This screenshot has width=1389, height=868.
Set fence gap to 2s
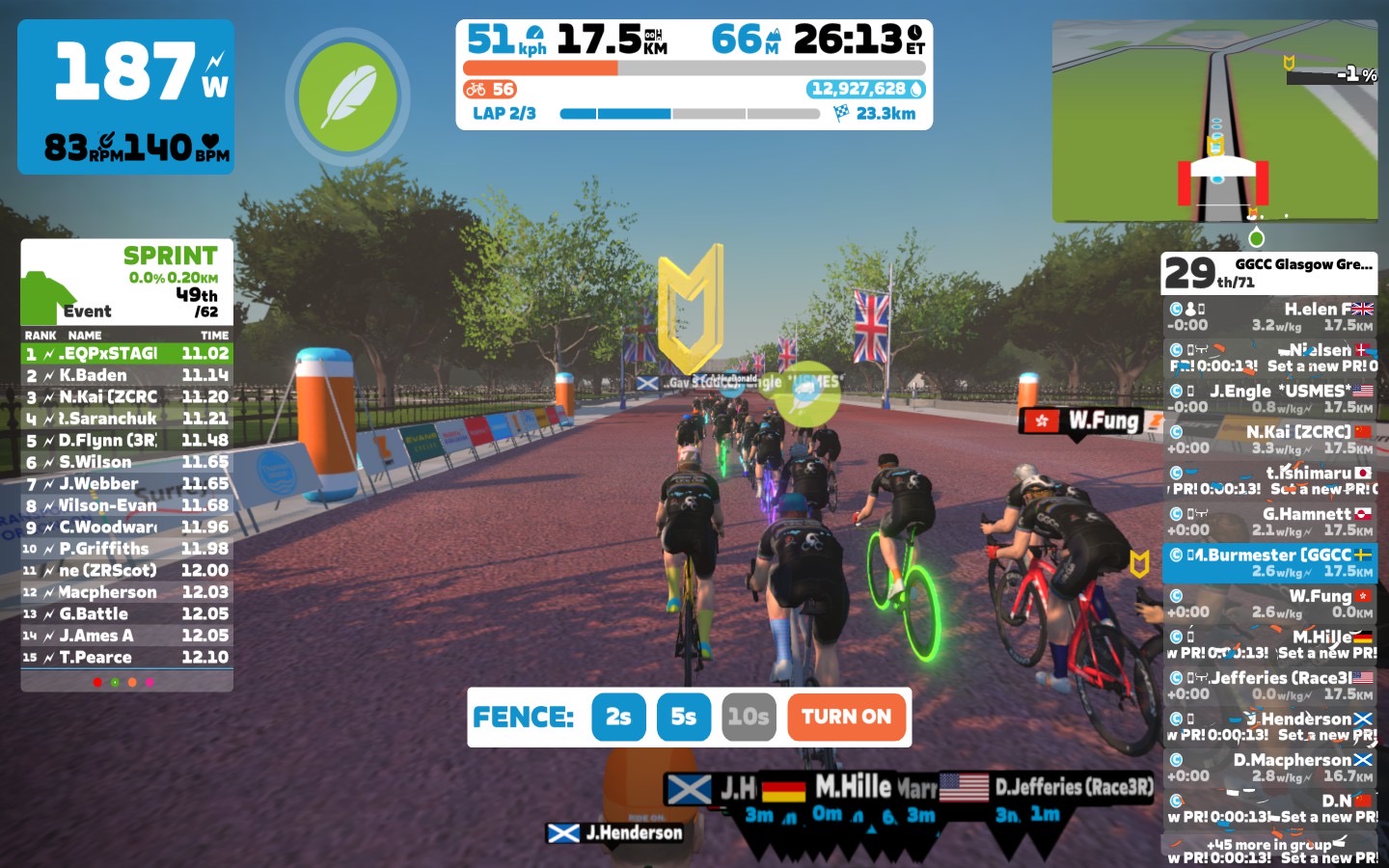pyautogui.click(x=618, y=717)
